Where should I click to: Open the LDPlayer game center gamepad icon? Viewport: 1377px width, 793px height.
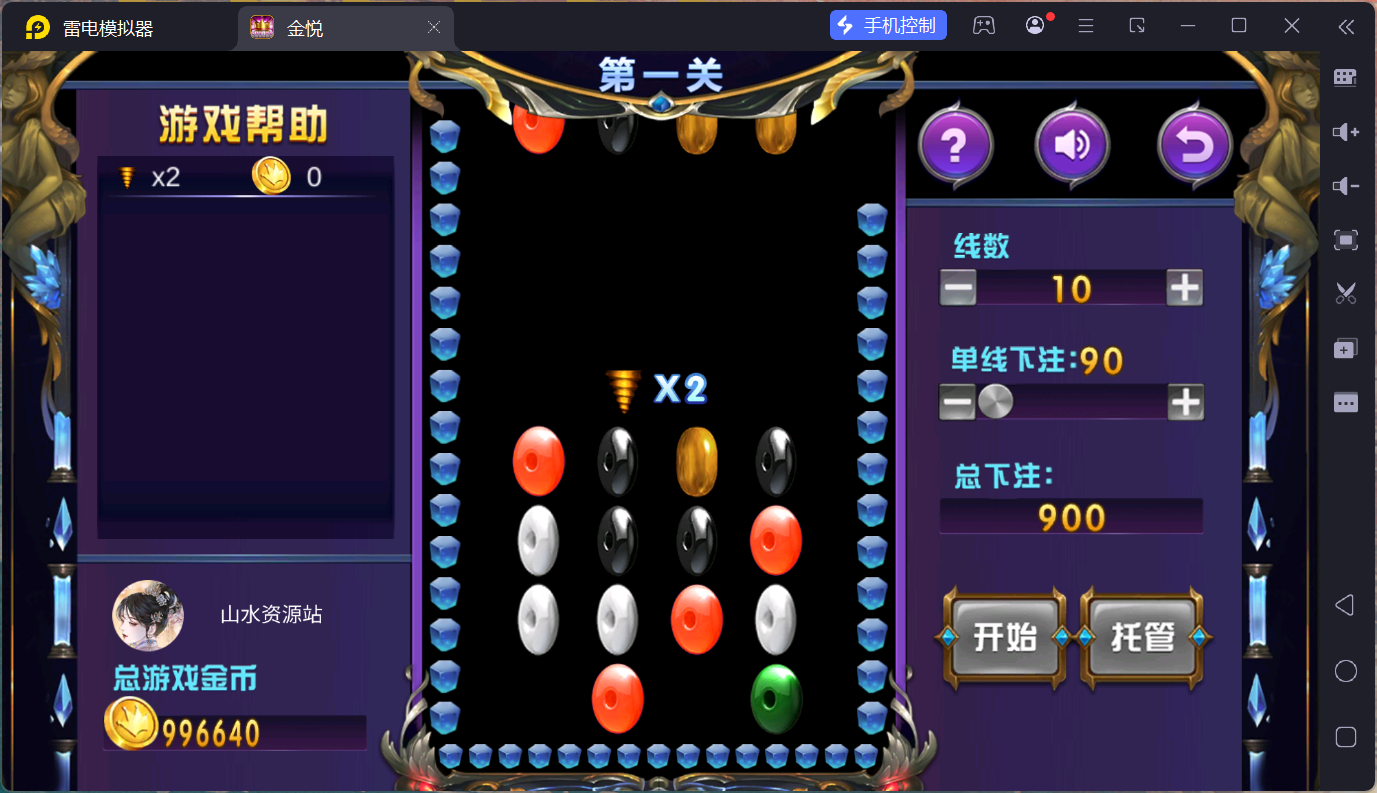pos(984,25)
